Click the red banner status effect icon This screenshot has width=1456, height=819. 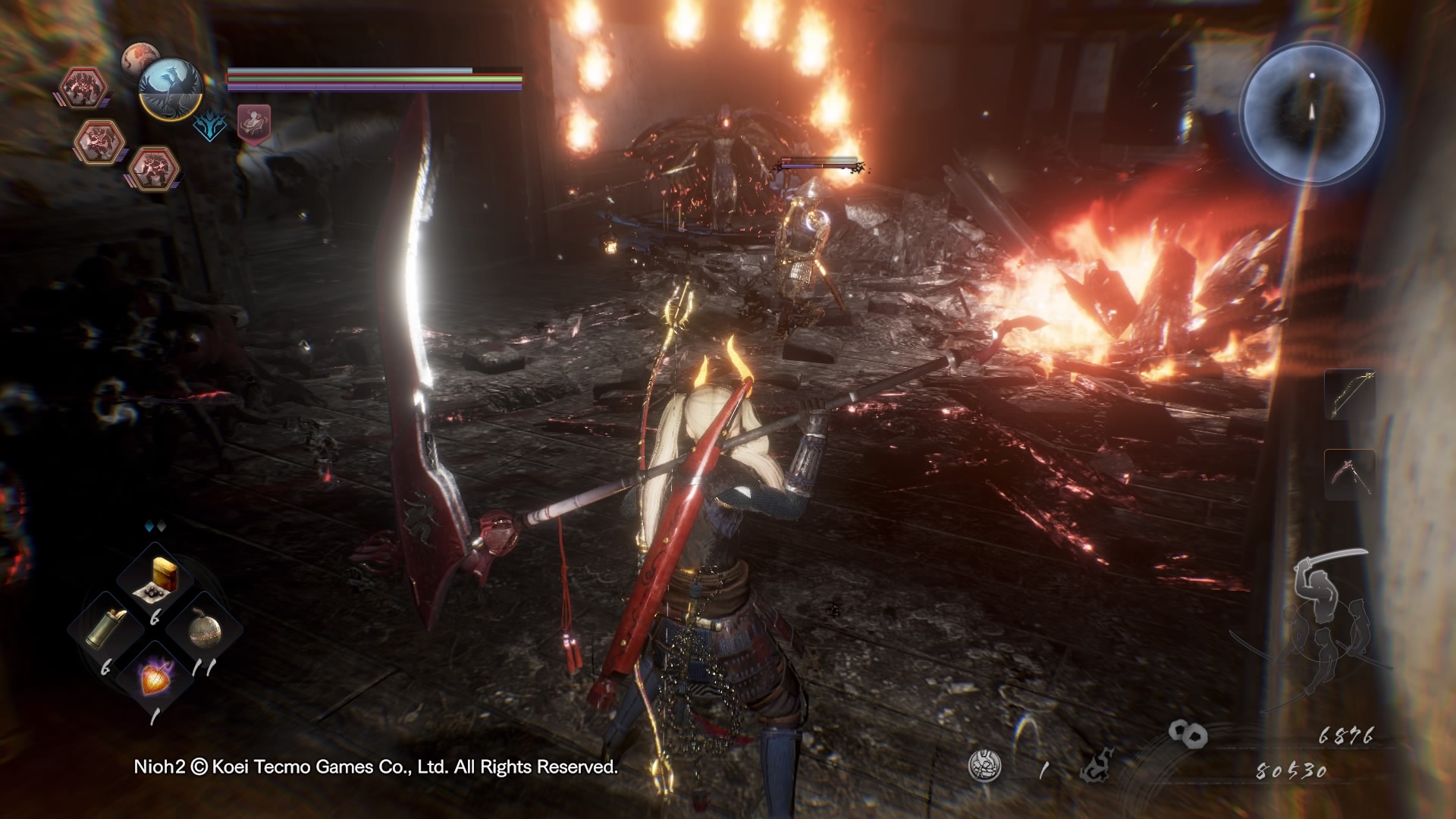coord(254,124)
